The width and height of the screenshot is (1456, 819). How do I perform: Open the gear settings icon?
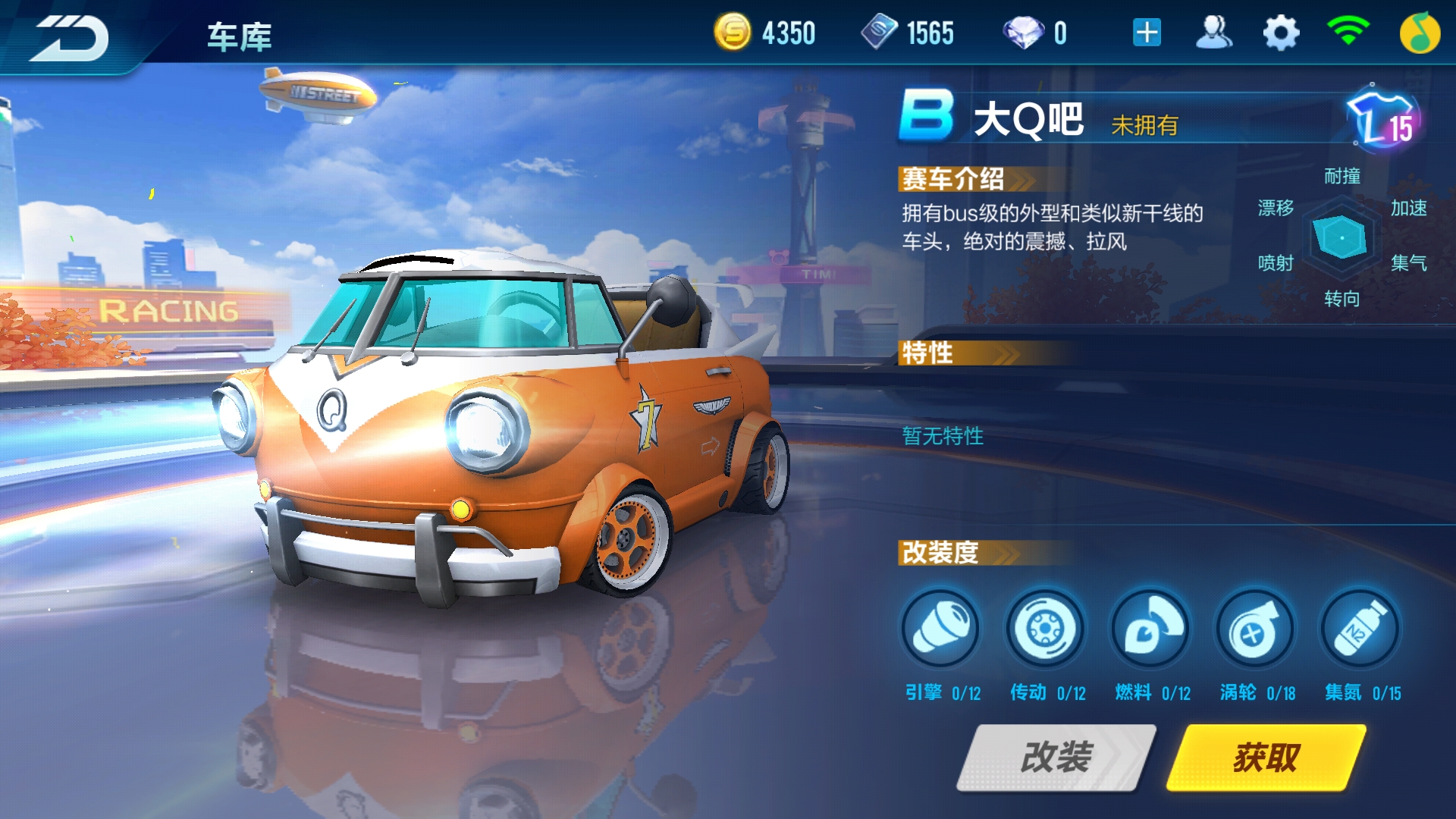click(x=1281, y=33)
